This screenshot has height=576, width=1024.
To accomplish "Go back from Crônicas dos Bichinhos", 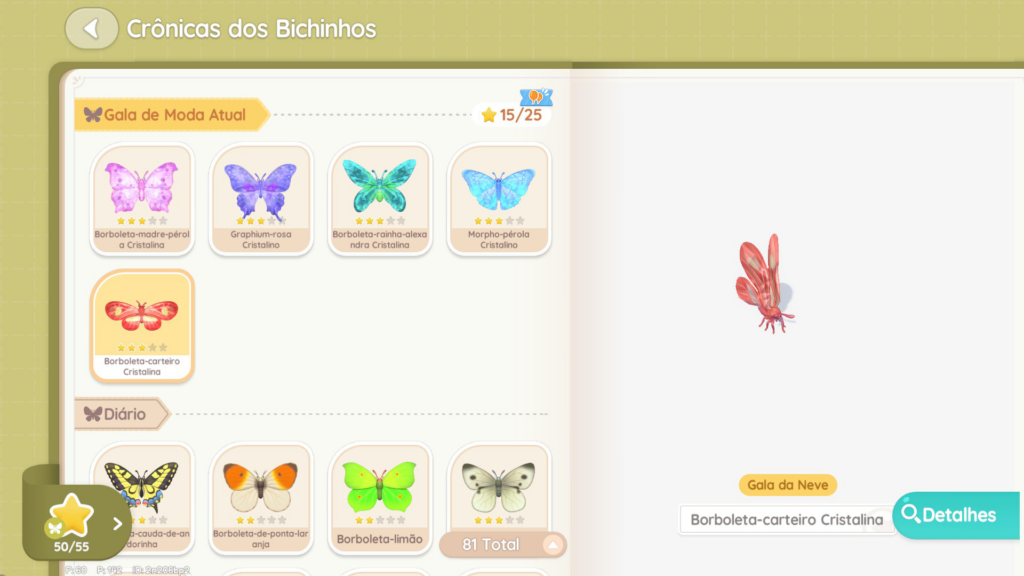I will pos(91,28).
